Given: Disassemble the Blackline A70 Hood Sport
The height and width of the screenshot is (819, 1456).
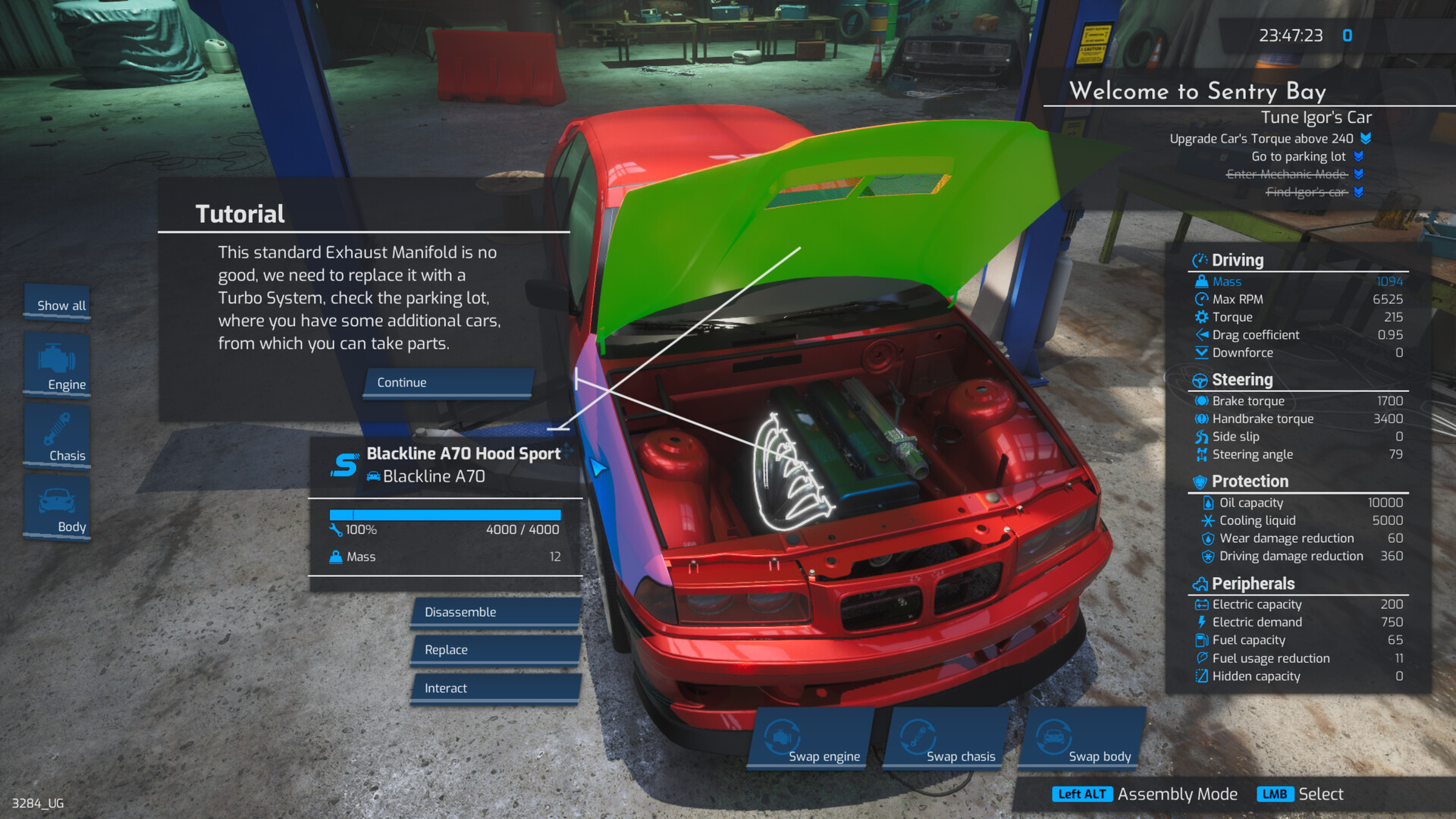Looking at the screenshot, I should [x=496, y=612].
